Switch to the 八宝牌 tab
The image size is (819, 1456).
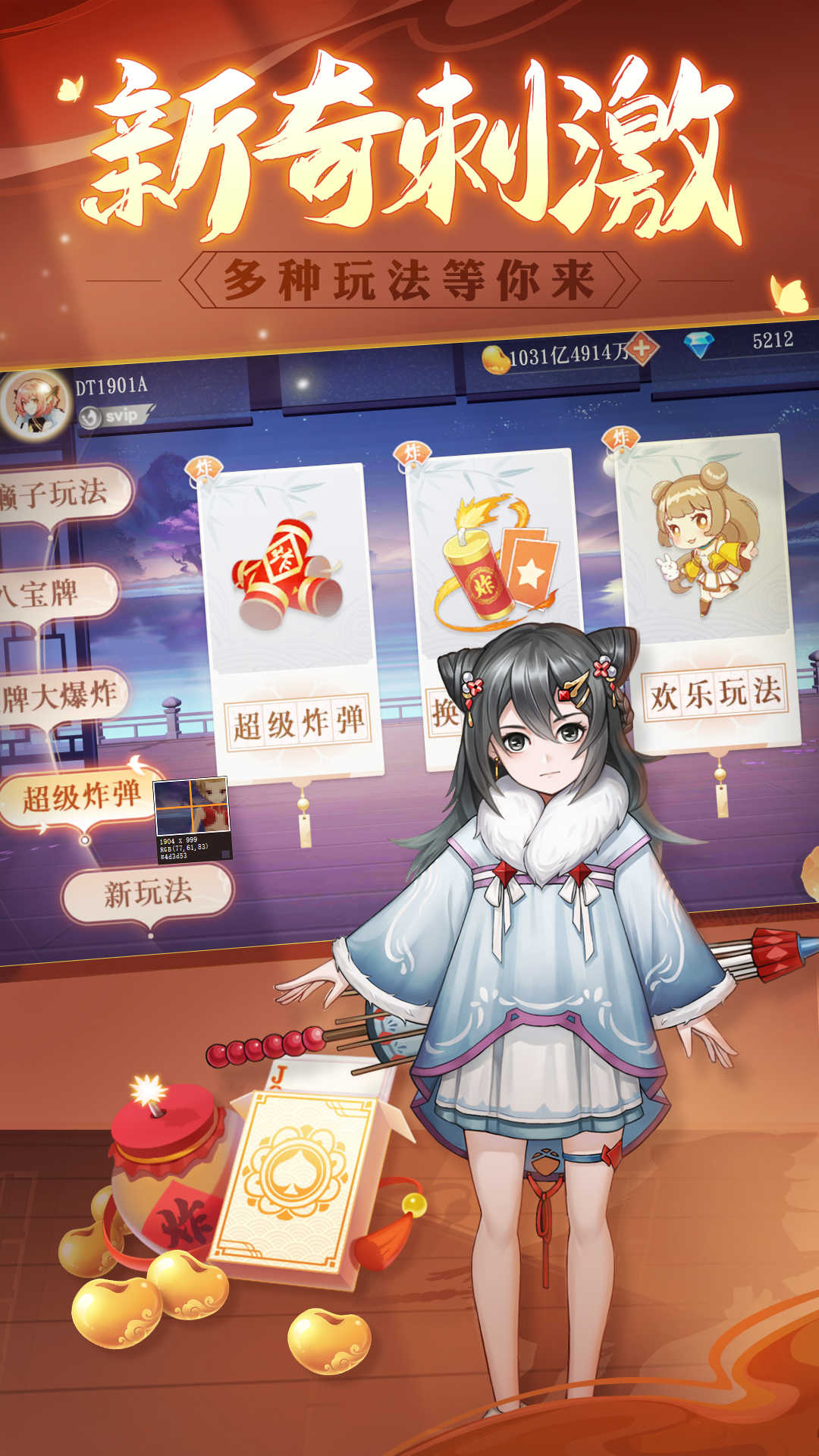point(53,593)
